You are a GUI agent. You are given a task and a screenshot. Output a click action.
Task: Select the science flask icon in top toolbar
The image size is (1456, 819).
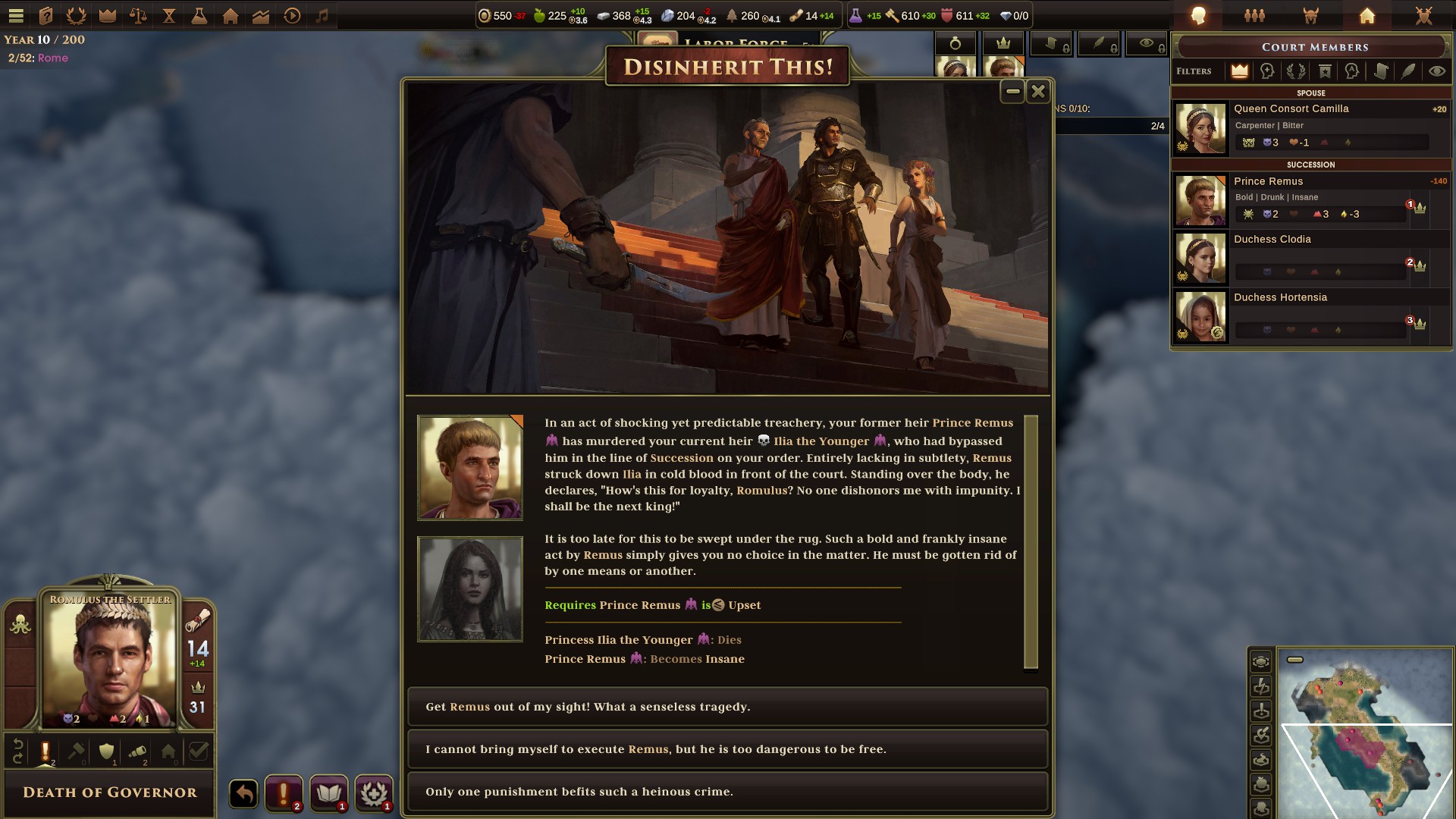198,14
